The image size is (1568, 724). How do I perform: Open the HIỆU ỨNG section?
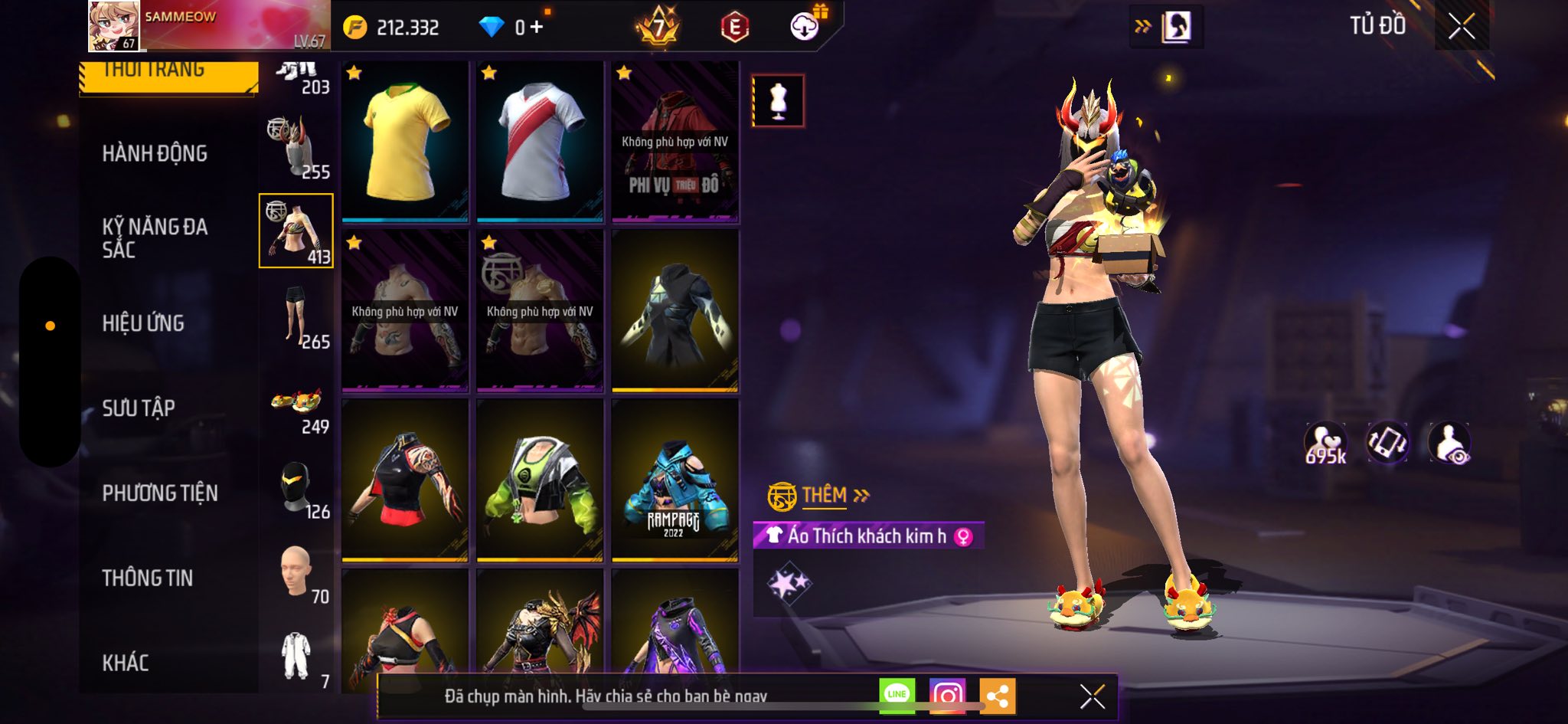[x=143, y=323]
